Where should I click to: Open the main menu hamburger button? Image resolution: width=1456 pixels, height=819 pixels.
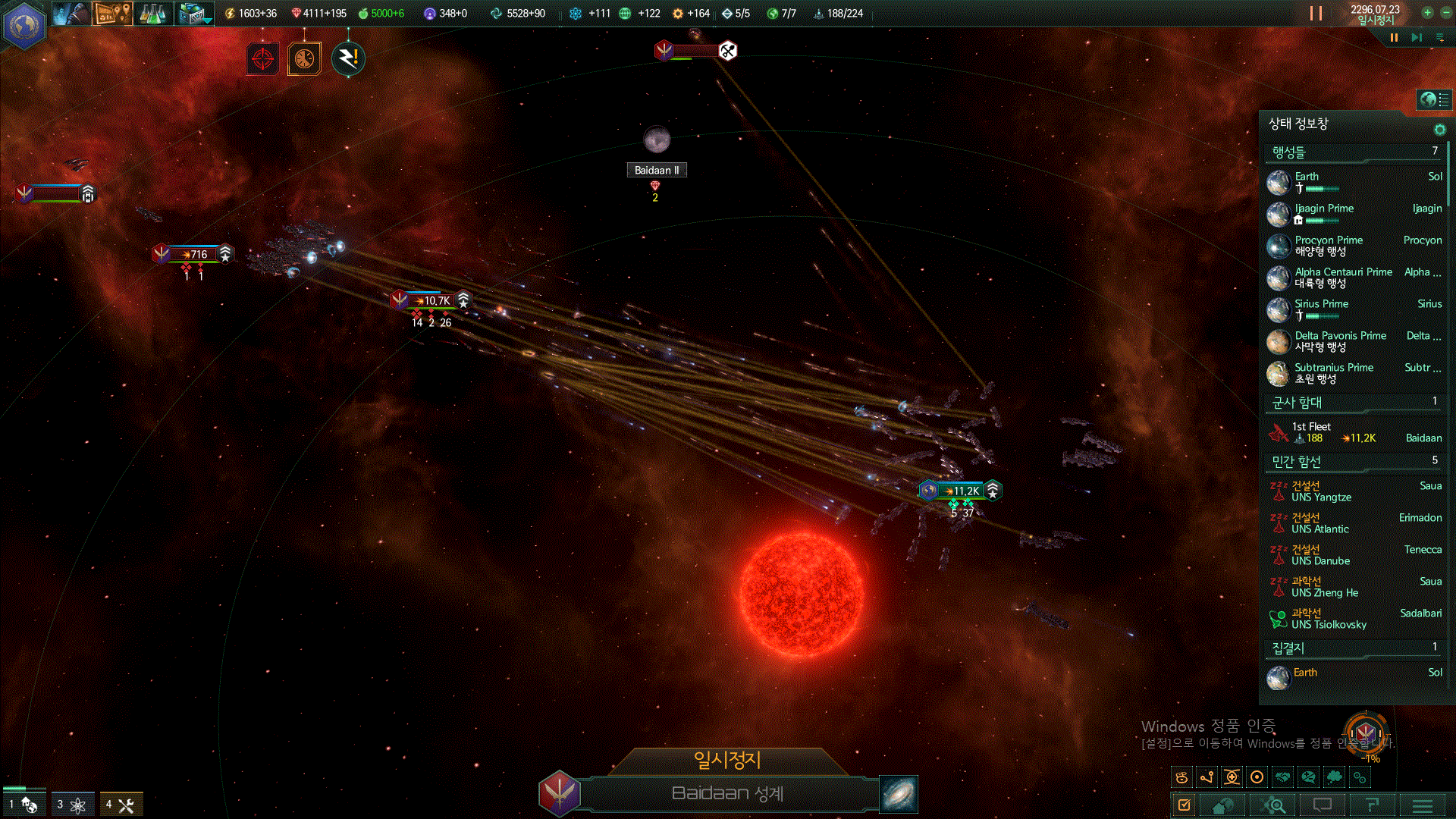click(x=1423, y=805)
